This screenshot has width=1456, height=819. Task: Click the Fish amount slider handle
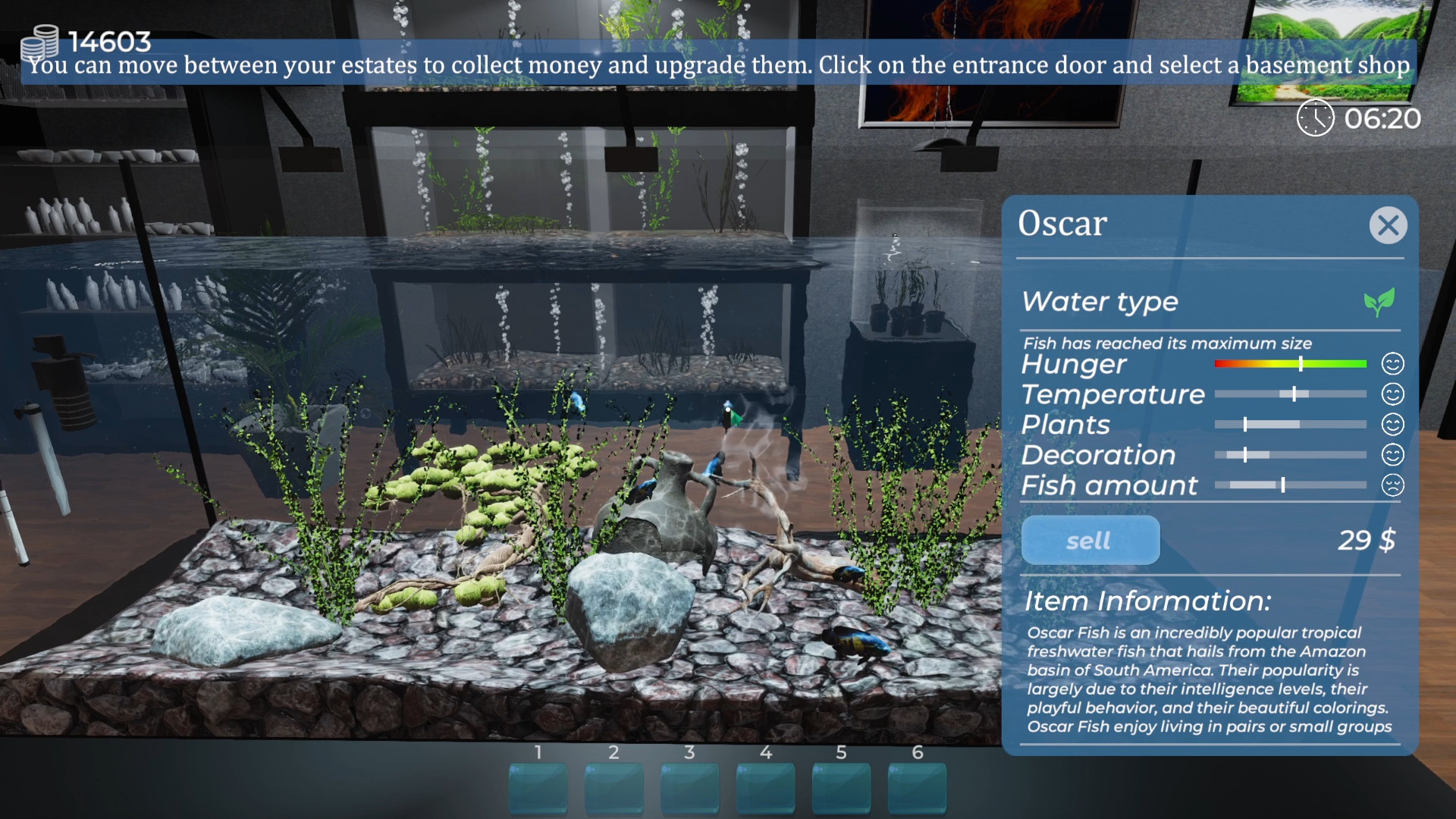(x=1282, y=485)
